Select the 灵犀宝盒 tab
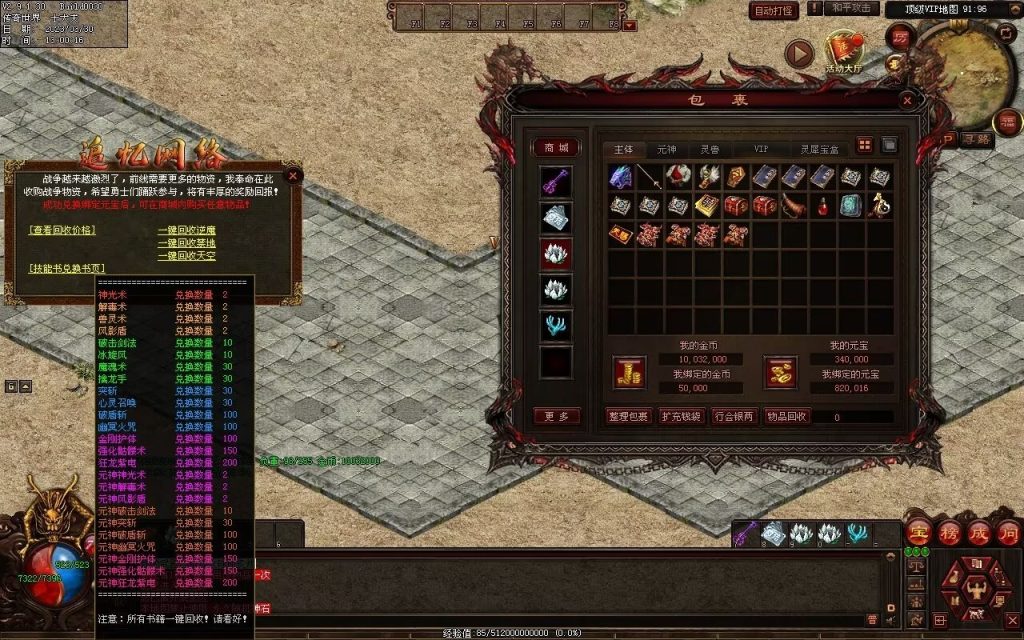This screenshot has height=640, width=1024. [x=818, y=149]
